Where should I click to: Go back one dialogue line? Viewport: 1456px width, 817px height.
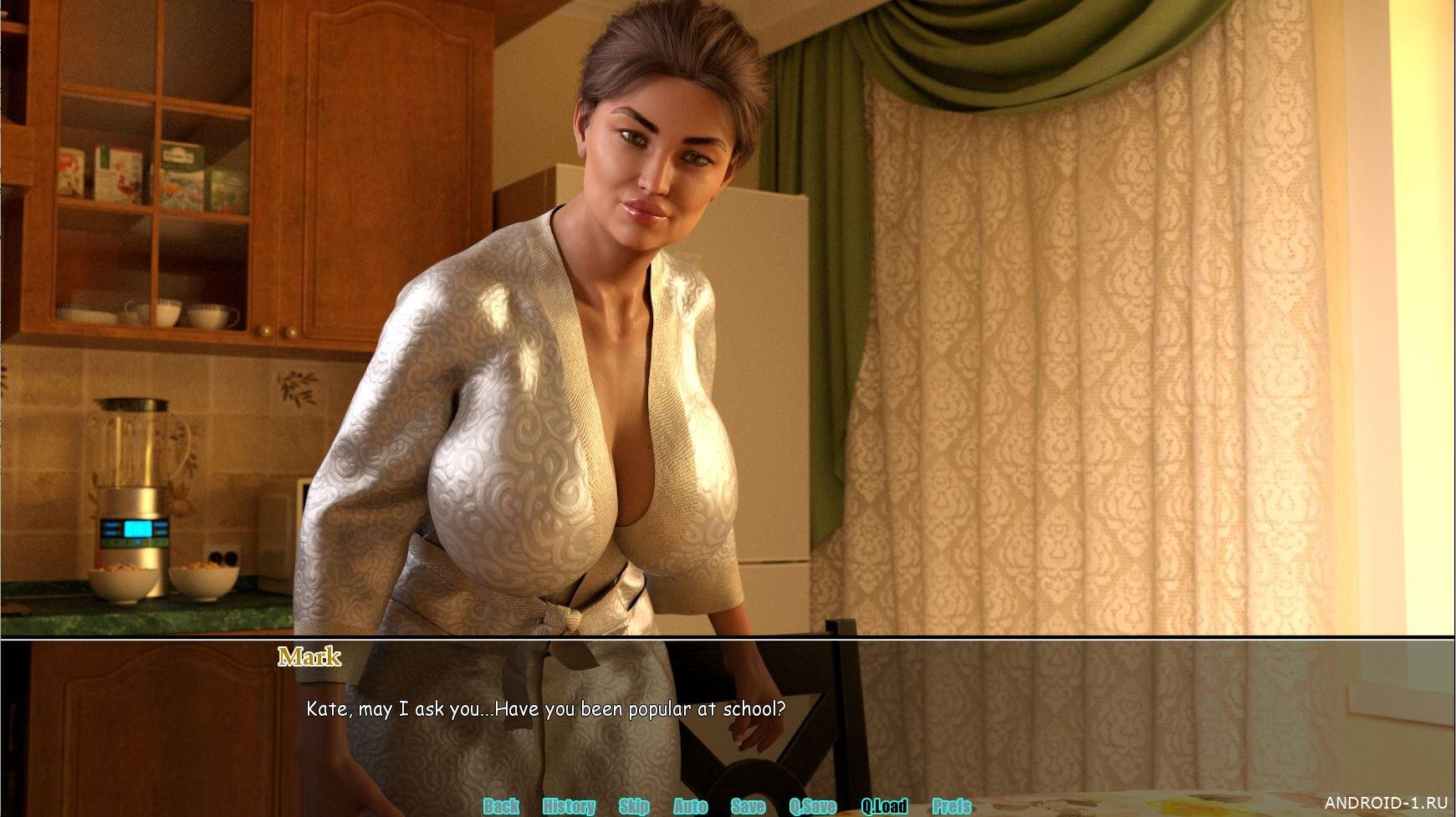[x=501, y=806]
